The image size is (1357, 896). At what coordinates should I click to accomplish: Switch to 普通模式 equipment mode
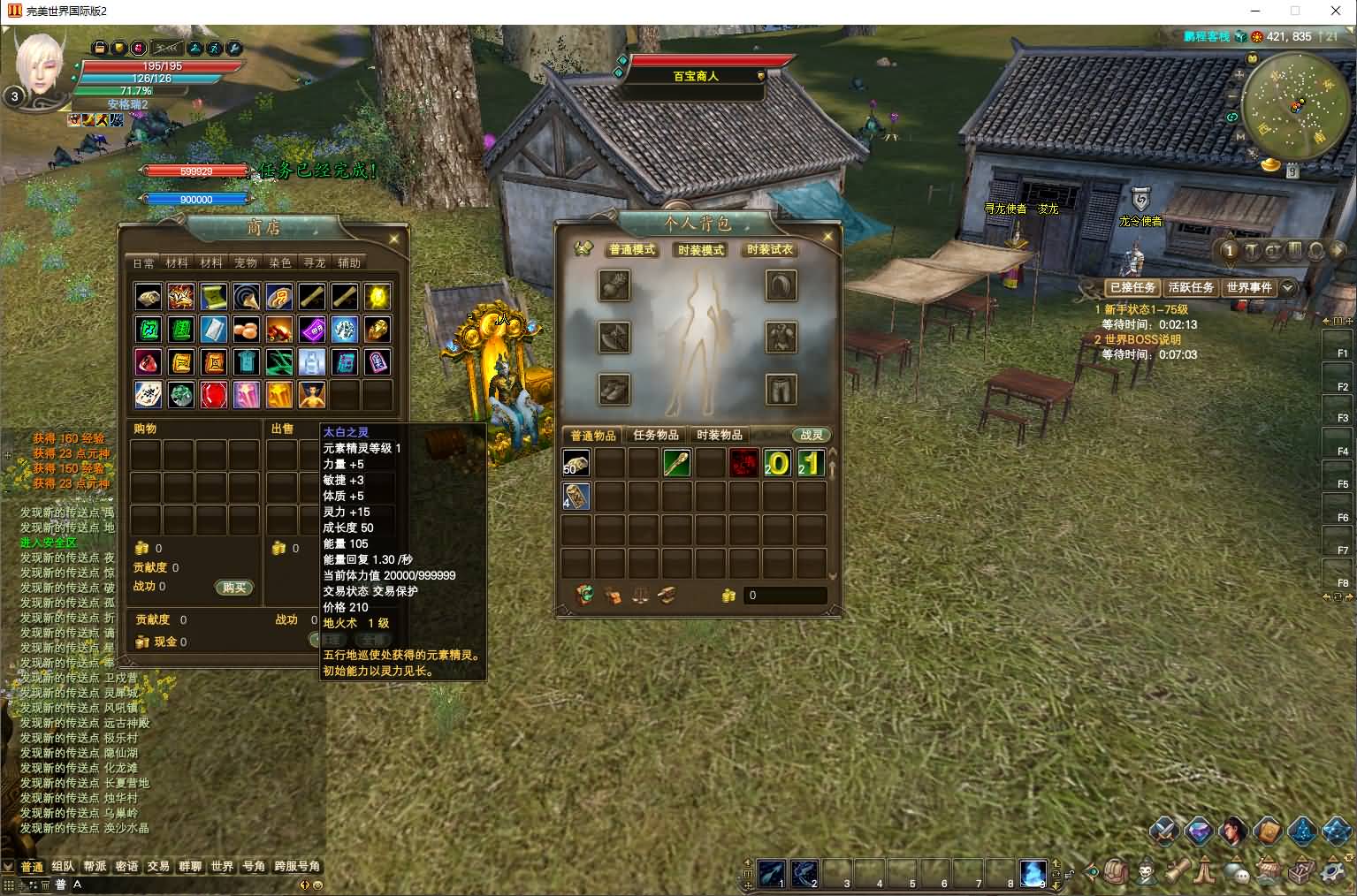632,250
